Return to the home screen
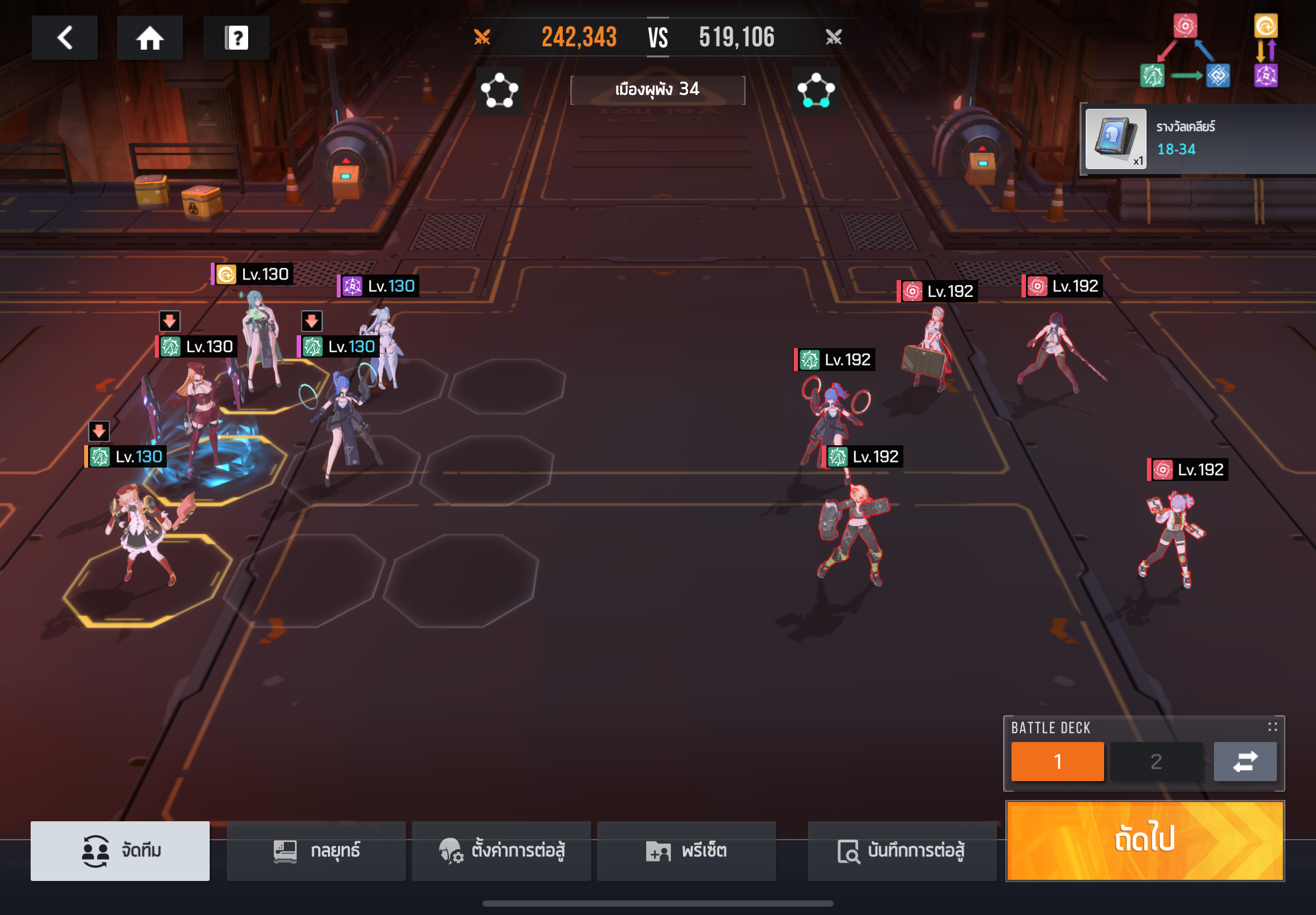 coord(149,38)
